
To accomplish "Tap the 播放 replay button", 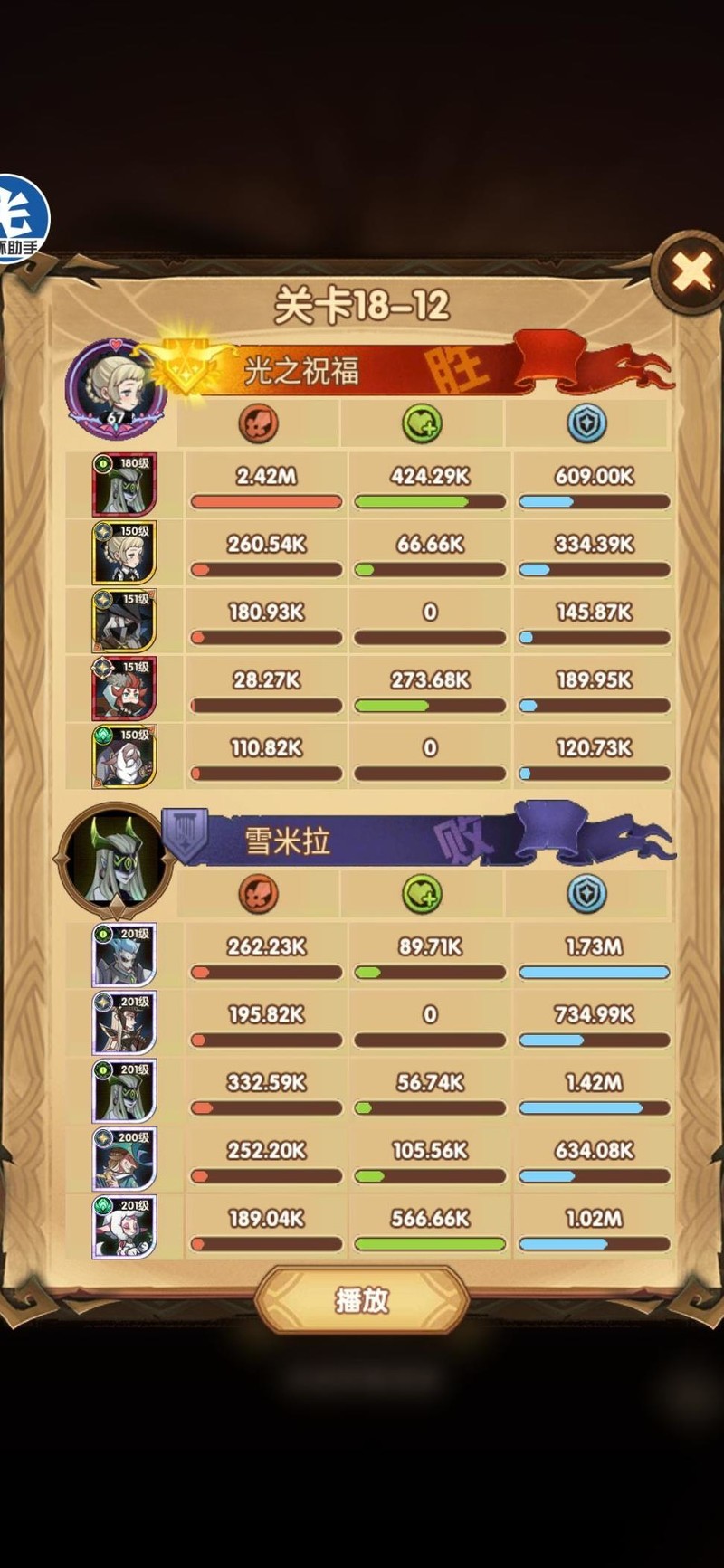I will [x=362, y=1300].
